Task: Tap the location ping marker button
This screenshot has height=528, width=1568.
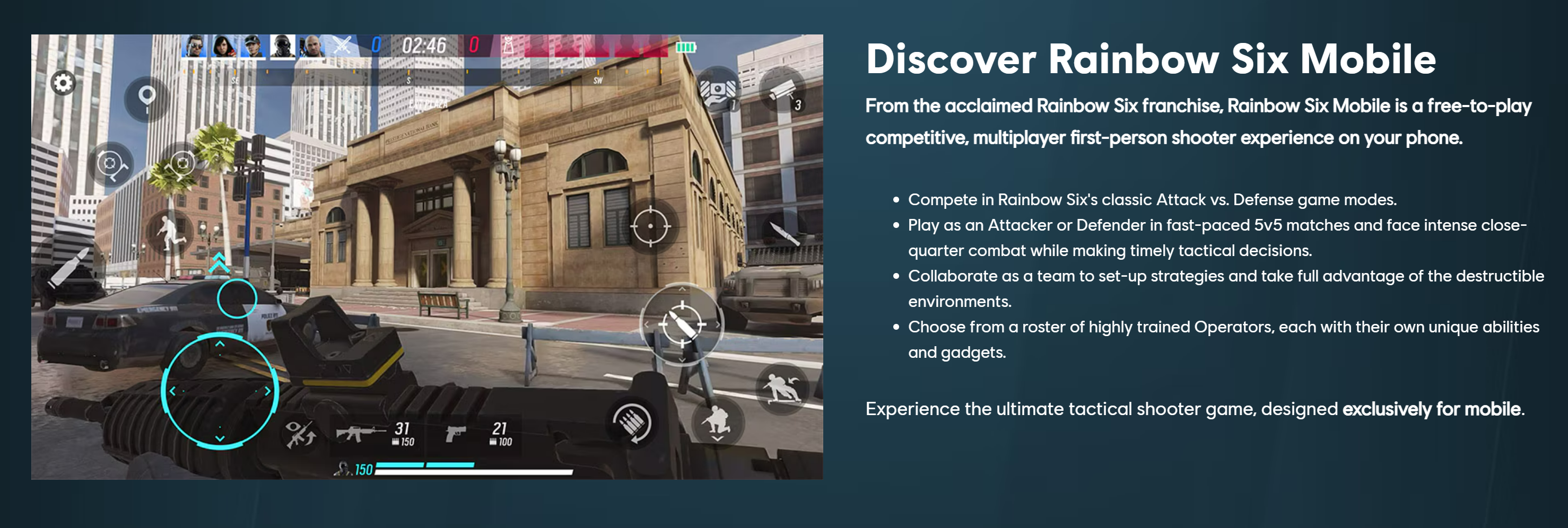Action: (x=147, y=98)
